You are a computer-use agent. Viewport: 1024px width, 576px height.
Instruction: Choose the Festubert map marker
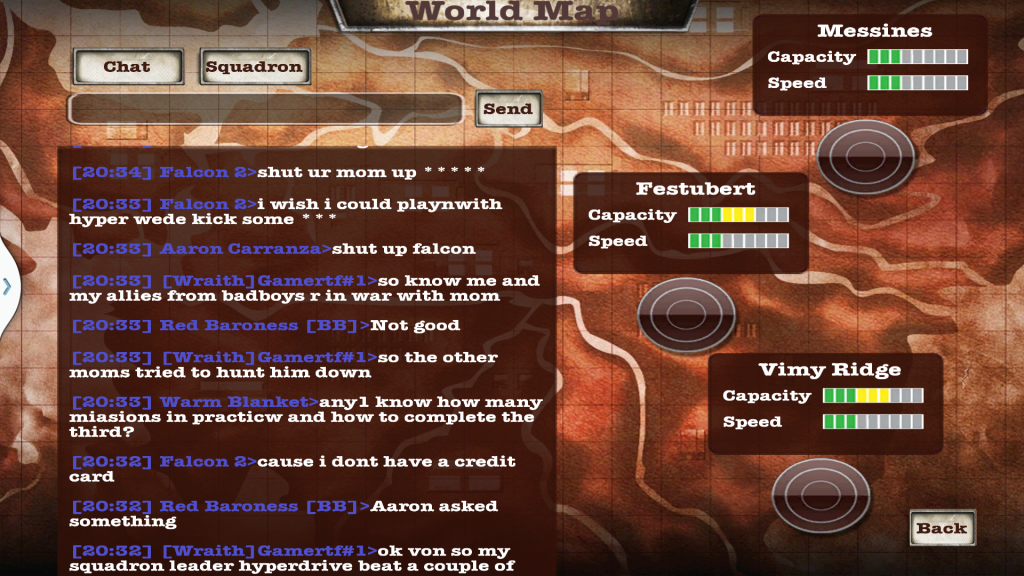point(686,313)
